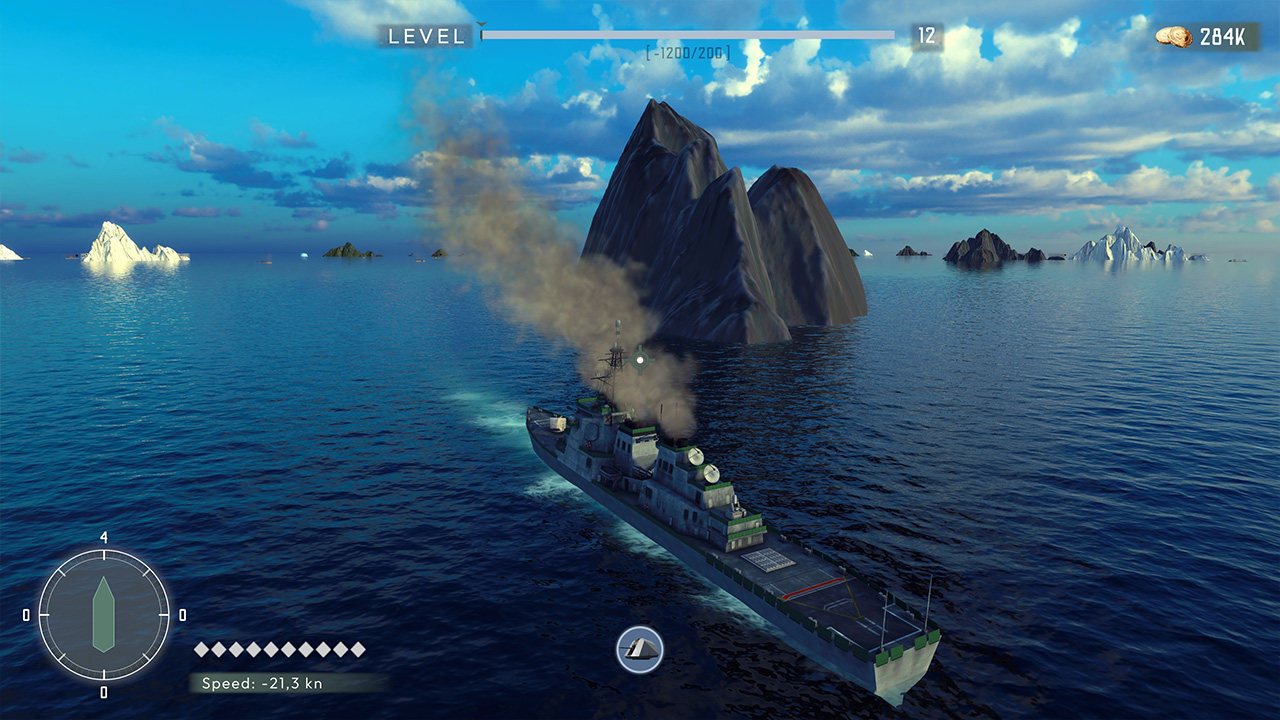Select the LEVEL heading at top
1280x720 pixels.
pyautogui.click(x=425, y=36)
